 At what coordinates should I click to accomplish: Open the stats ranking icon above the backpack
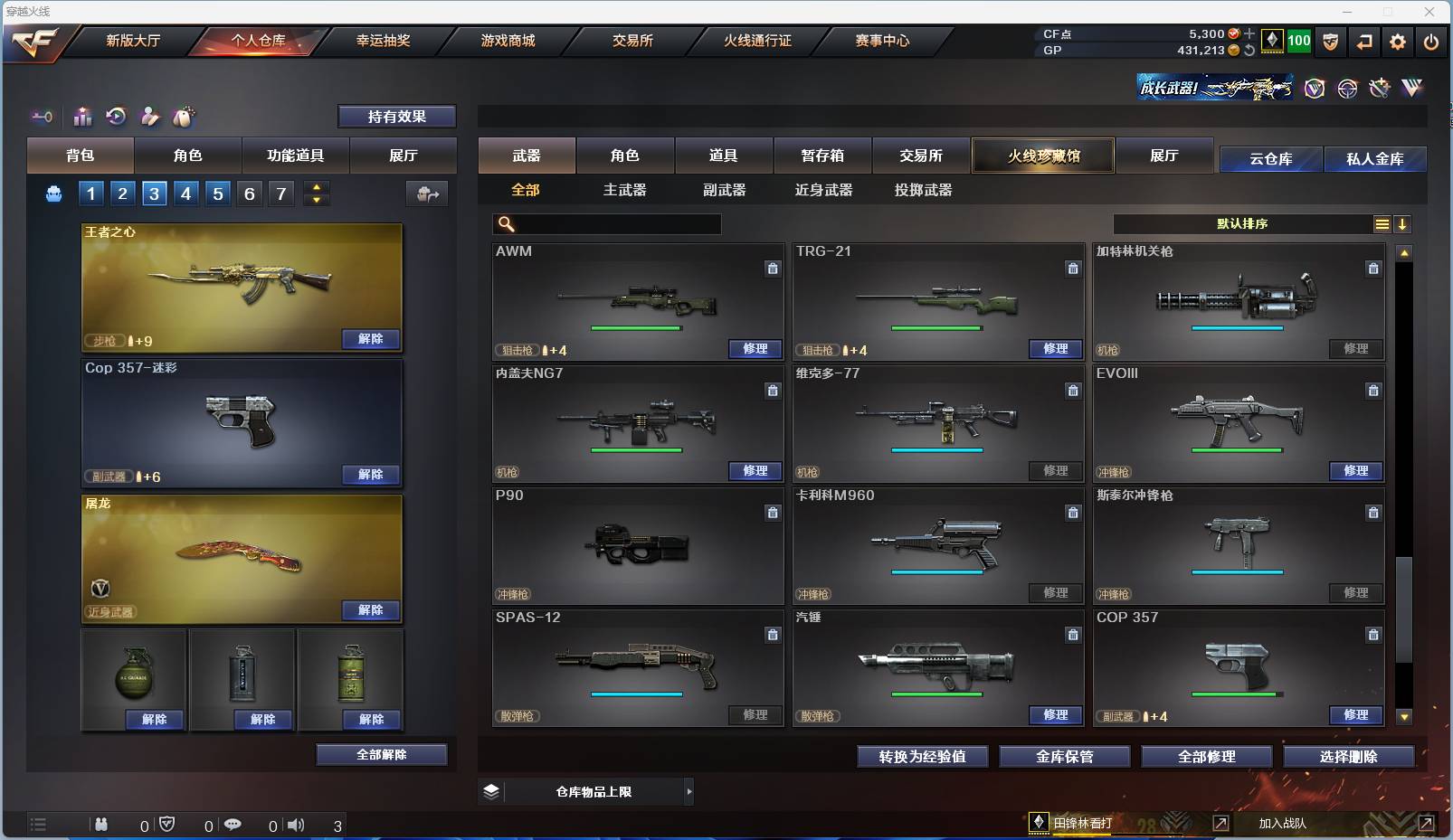82,117
